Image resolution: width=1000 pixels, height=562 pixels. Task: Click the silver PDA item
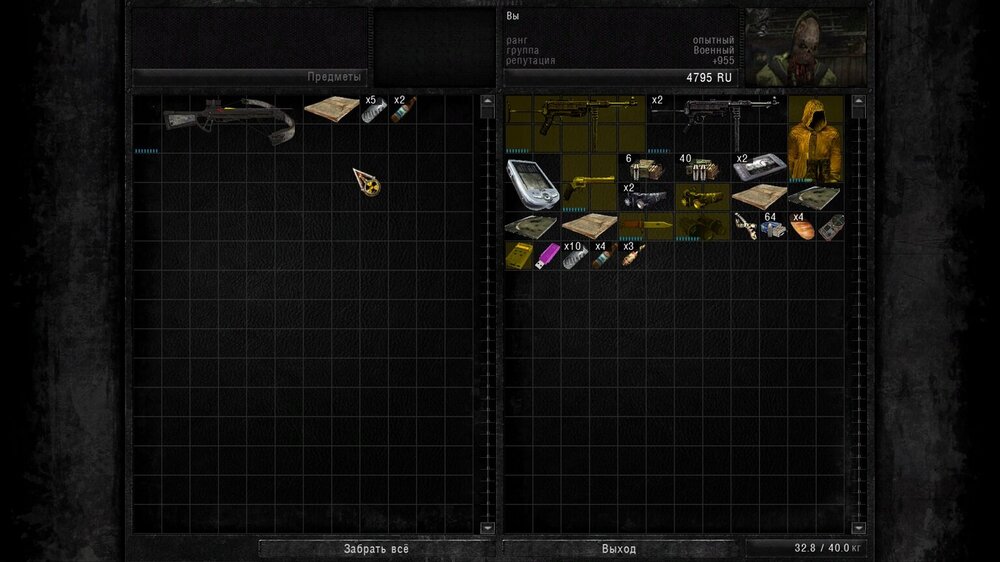point(533,183)
